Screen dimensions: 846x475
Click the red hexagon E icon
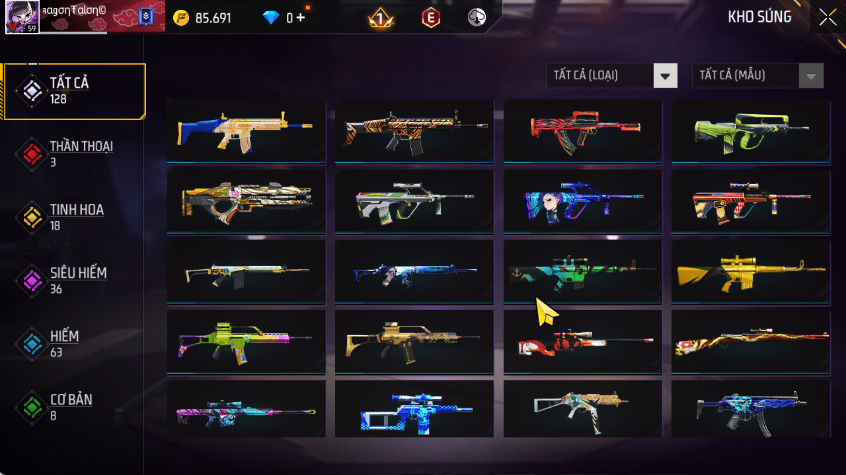430,18
